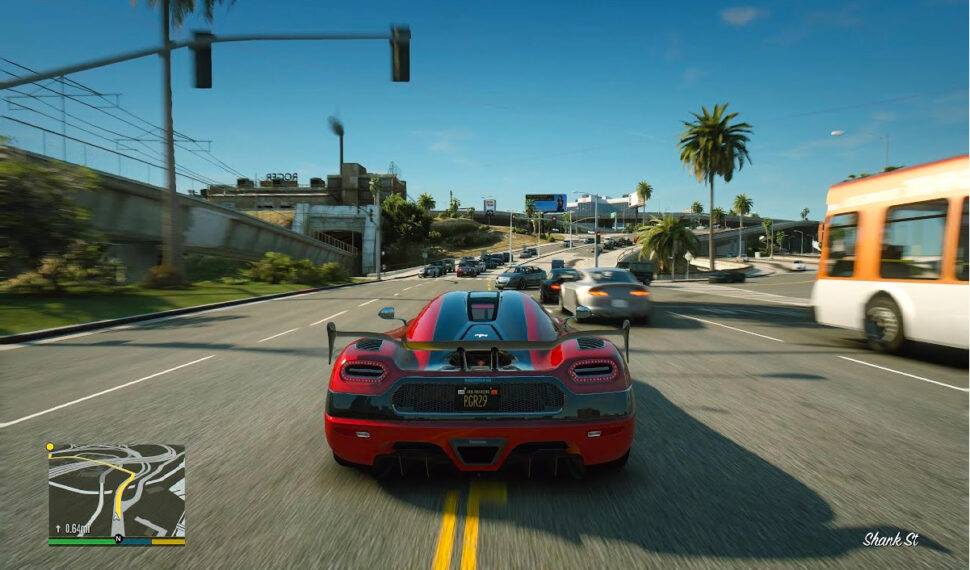
Task: Select the north N compass marker
Action: pyautogui.click(x=117, y=539)
